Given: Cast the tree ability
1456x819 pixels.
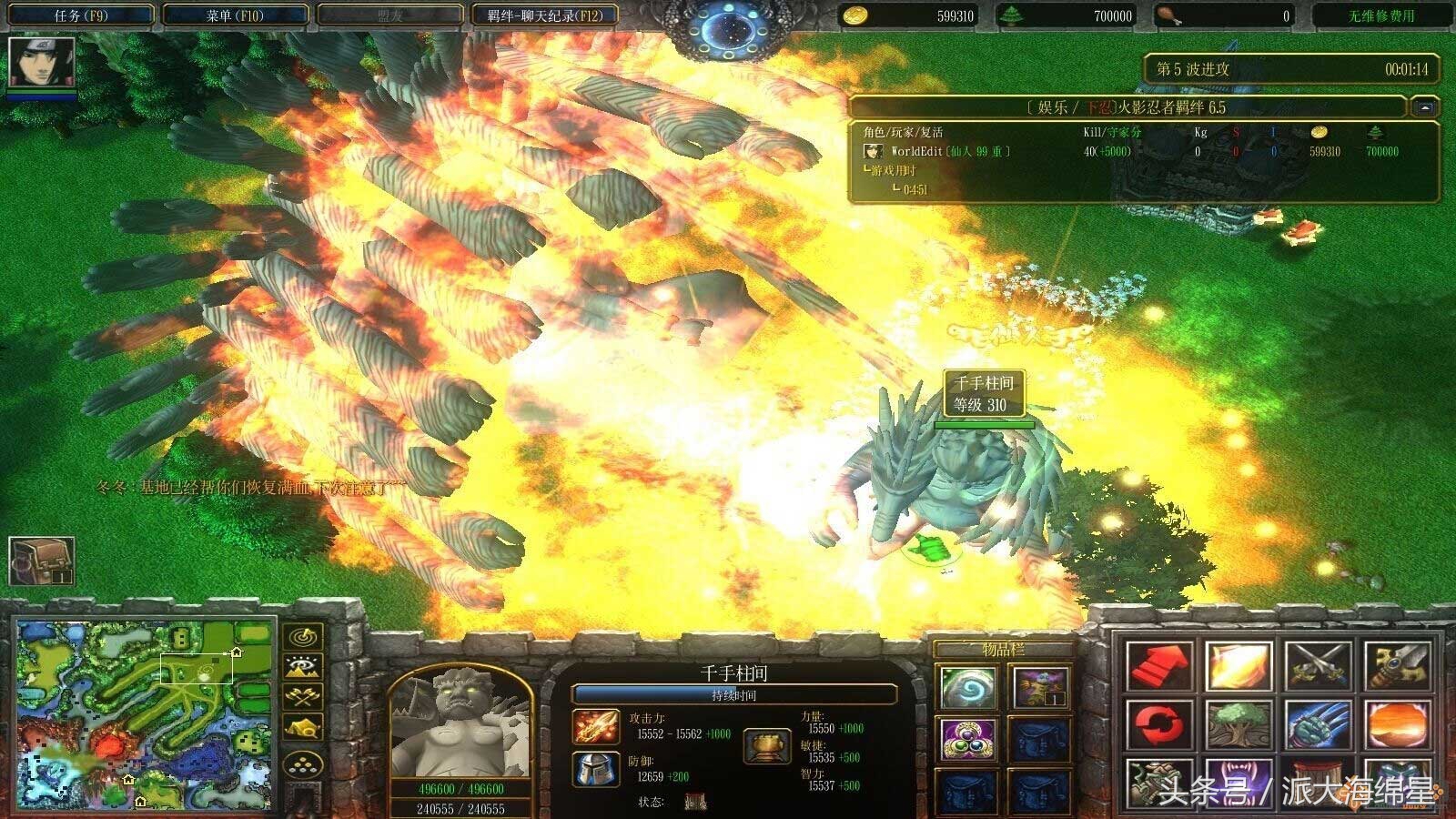Looking at the screenshot, I should [x=1237, y=725].
